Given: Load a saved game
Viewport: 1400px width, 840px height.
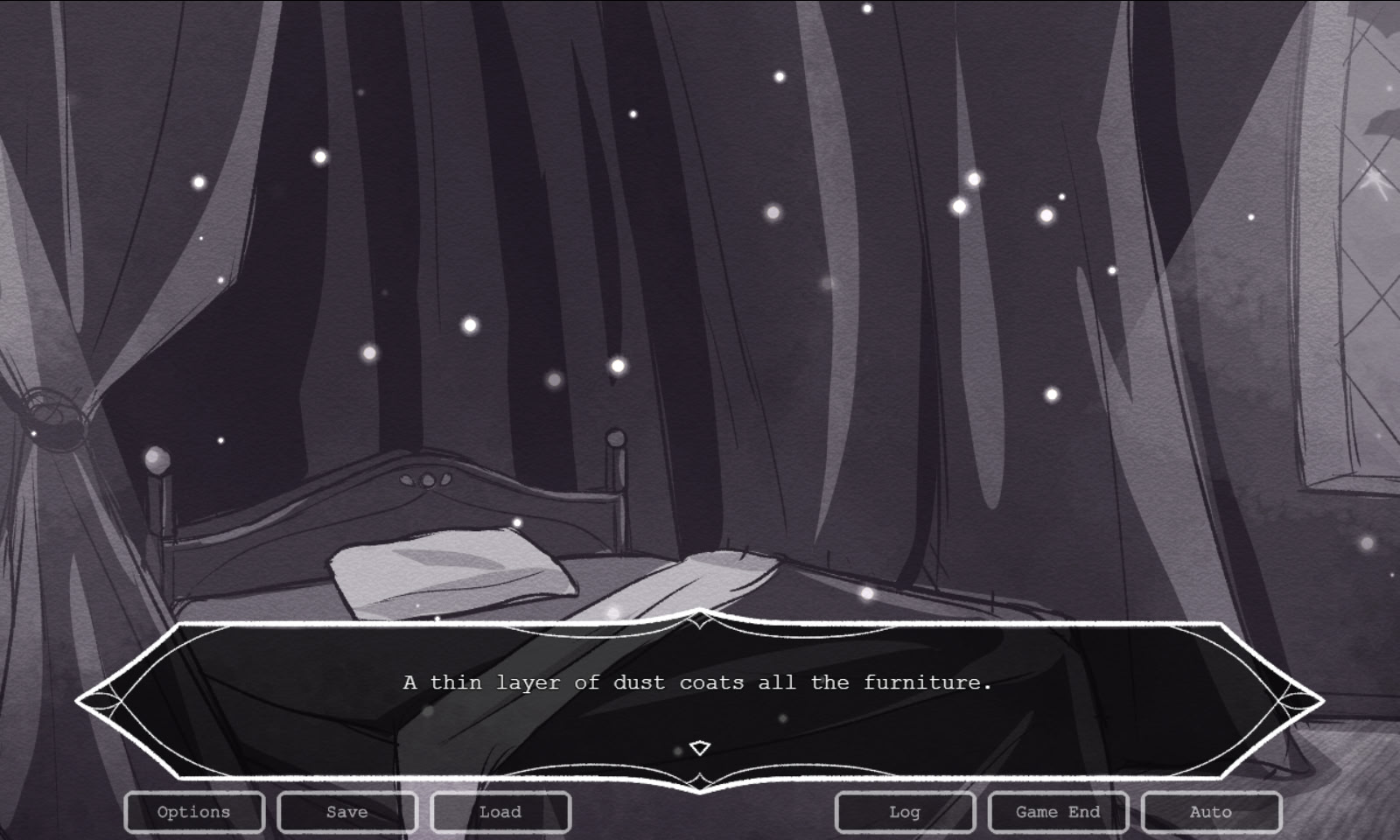Looking at the screenshot, I should [500, 812].
